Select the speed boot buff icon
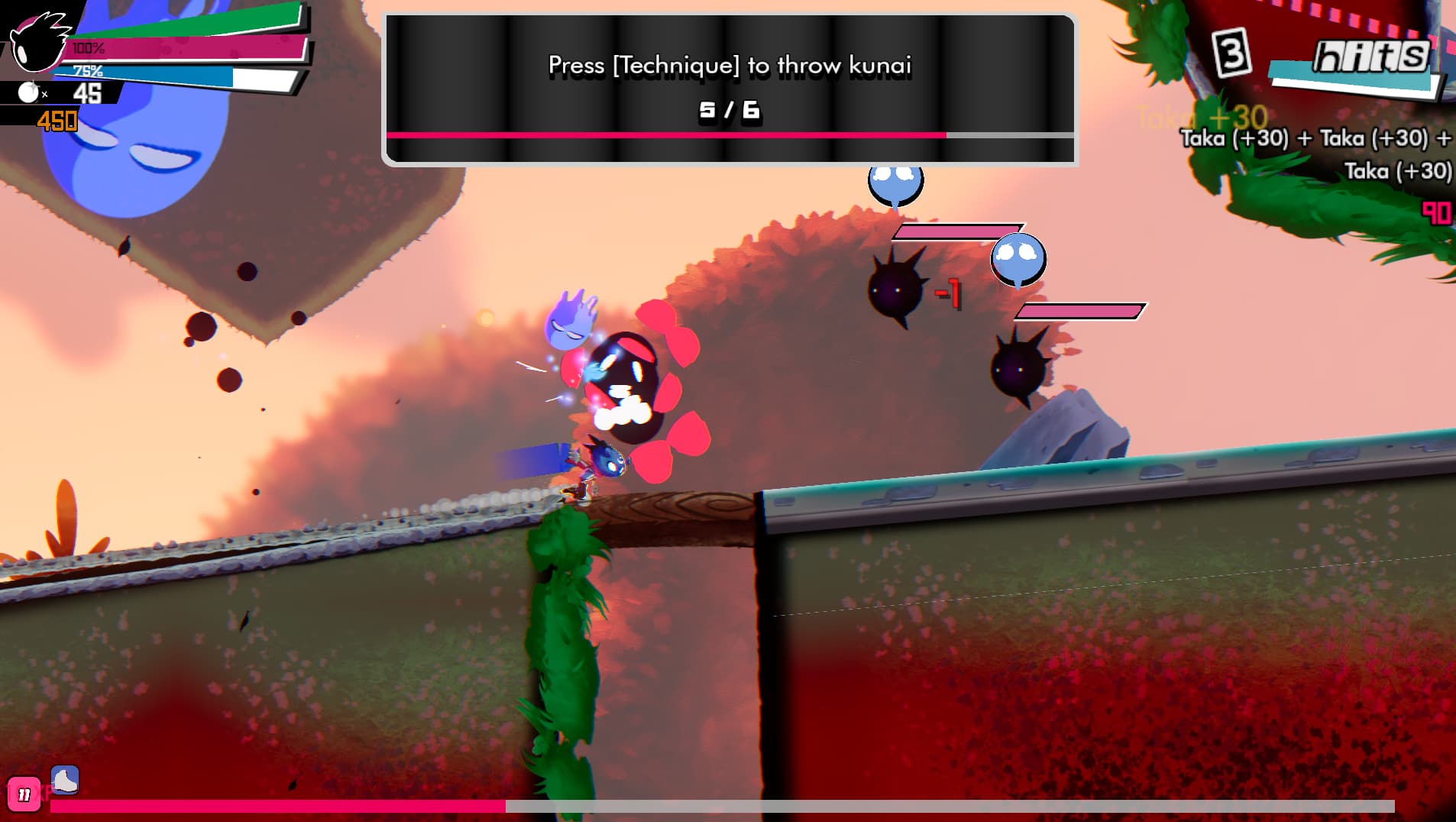 click(65, 780)
